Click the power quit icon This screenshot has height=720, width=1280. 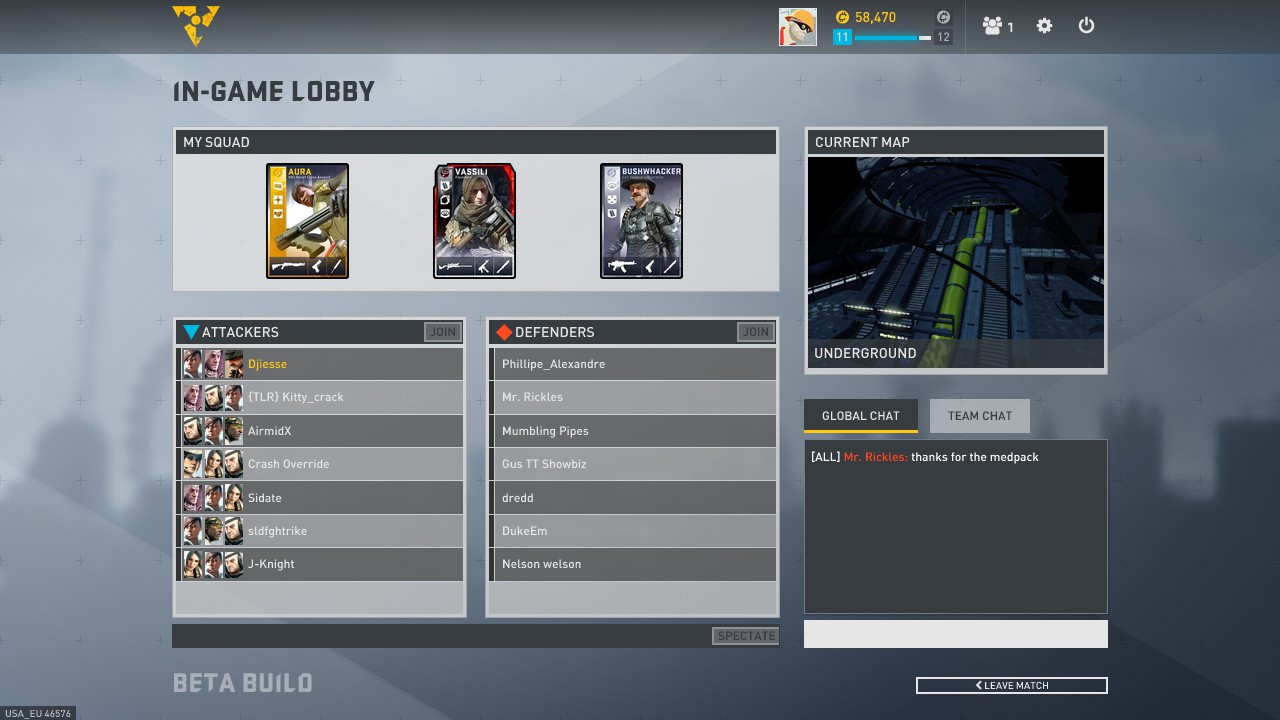1086,26
